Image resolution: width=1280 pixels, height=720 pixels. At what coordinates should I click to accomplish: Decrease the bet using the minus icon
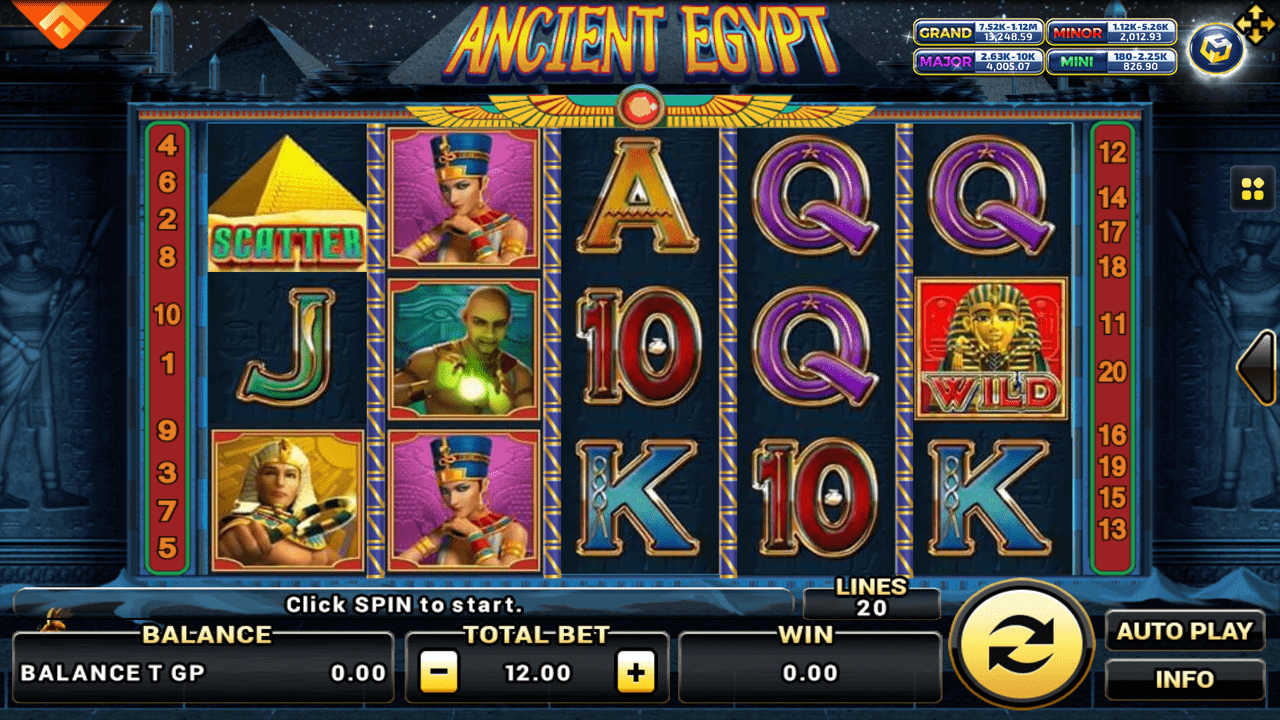click(x=439, y=672)
